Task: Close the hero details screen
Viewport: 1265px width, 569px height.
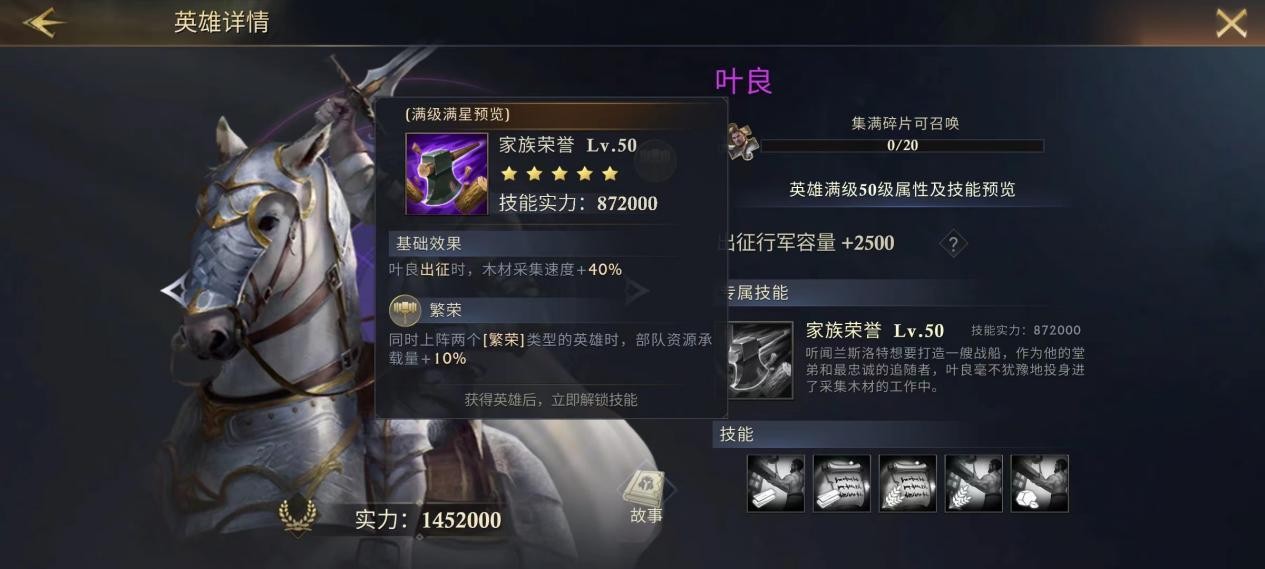Action: [1231, 23]
